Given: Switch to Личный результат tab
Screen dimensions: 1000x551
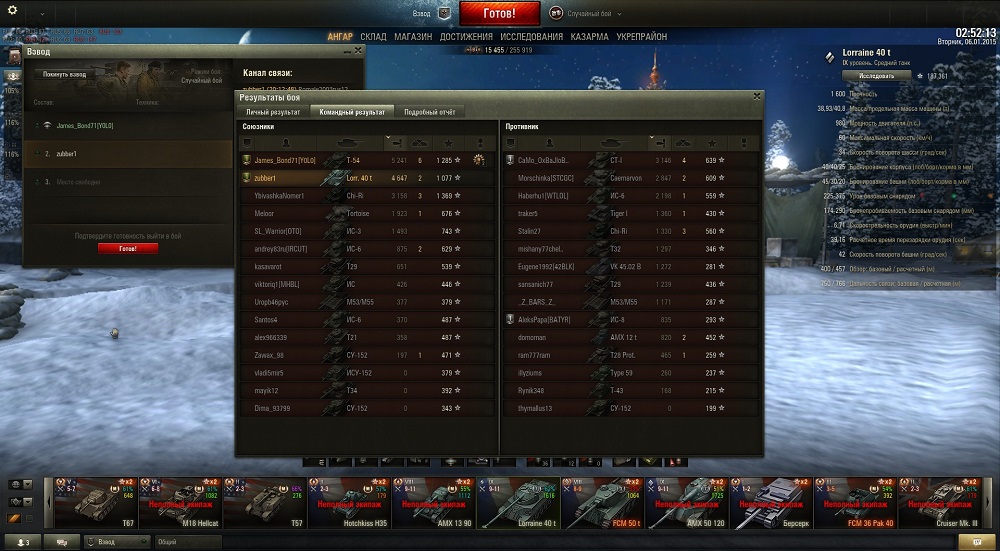Looking at the screenshot, I should tap(273, 112).
